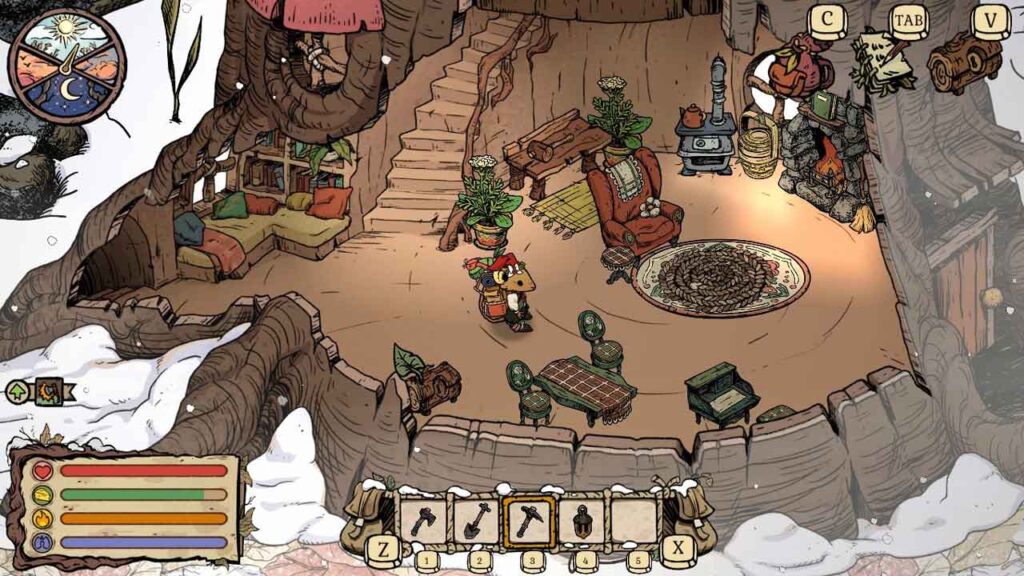Select the axe hotbar slot
1024x576 pixels.
pyautogui.click(x=424, y=521)
